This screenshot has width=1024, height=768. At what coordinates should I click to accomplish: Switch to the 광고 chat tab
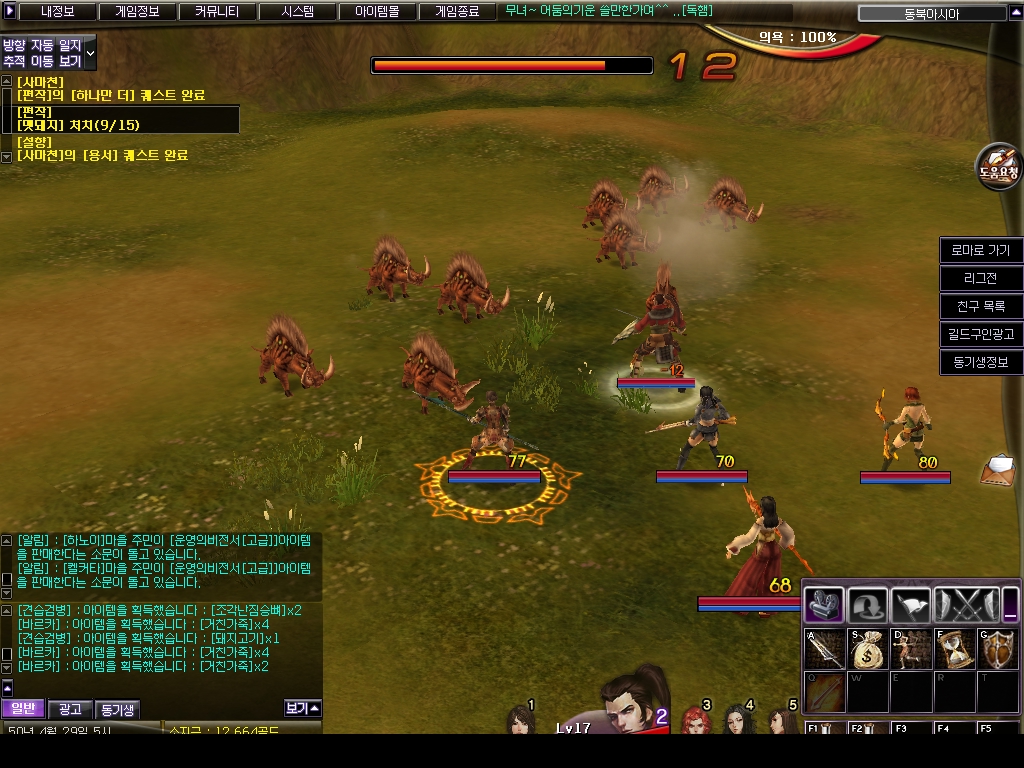(x=70, y=709)
